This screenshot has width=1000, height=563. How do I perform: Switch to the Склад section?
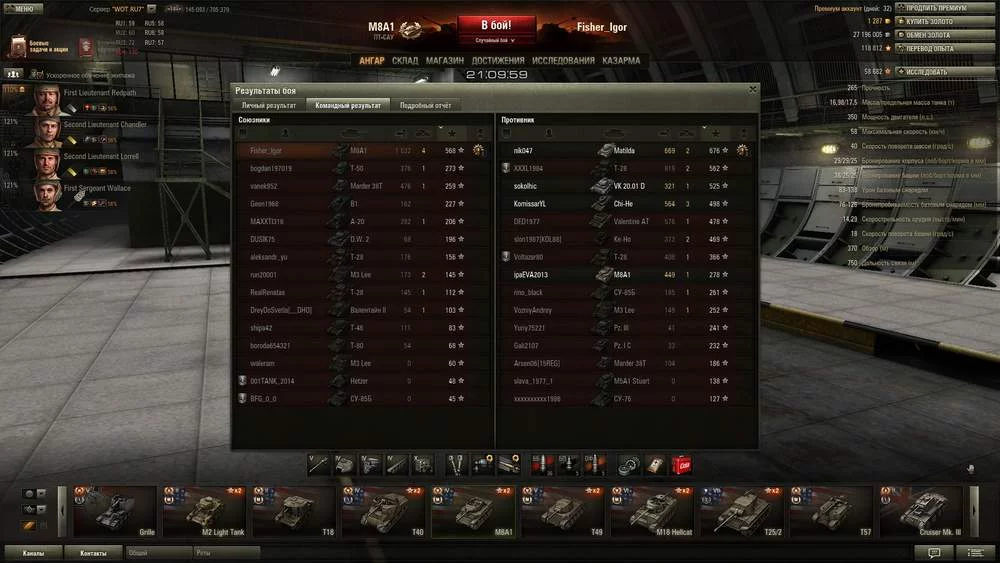coord(405,60)
